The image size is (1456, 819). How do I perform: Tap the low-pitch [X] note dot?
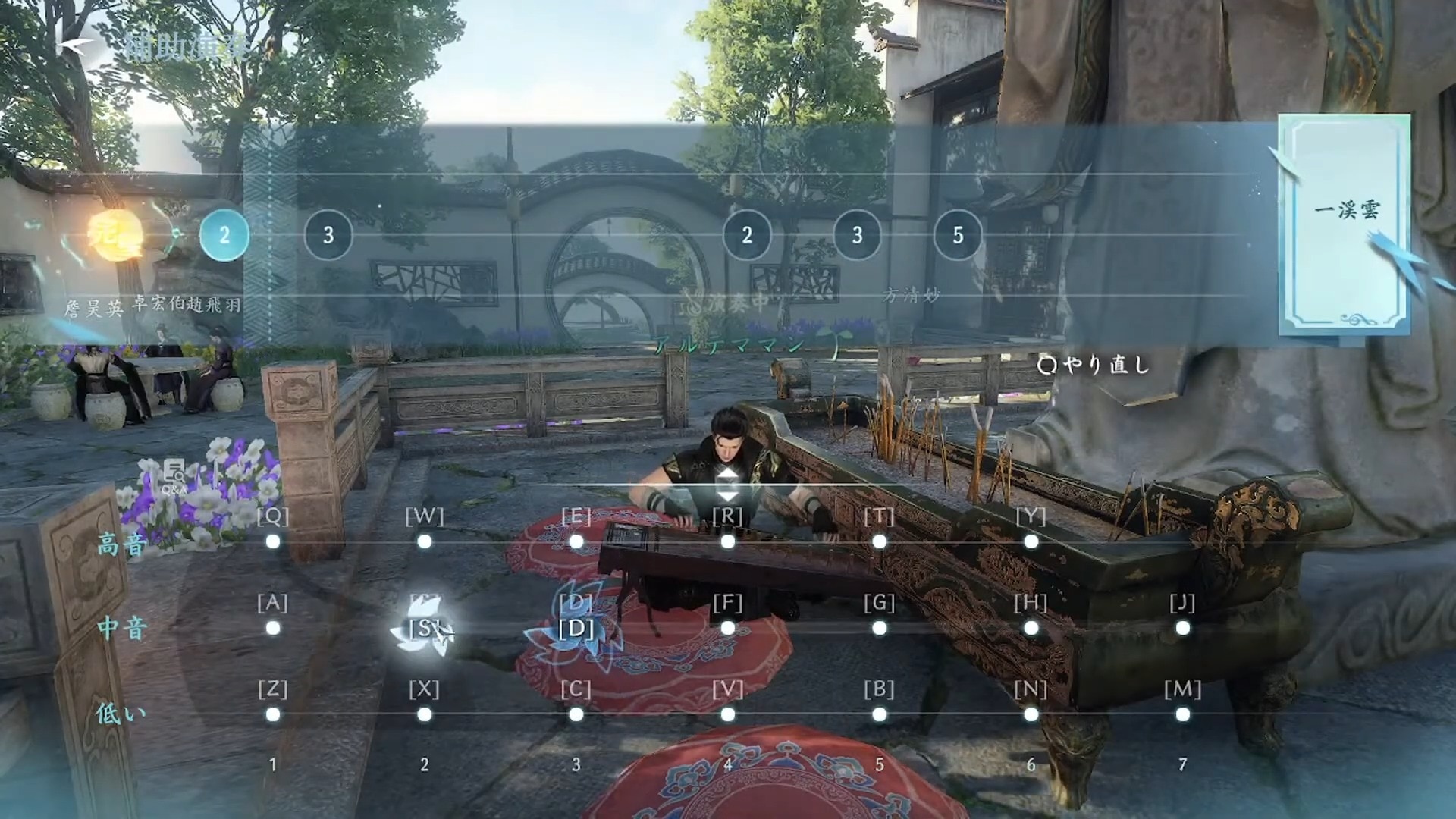click(425, 714)
